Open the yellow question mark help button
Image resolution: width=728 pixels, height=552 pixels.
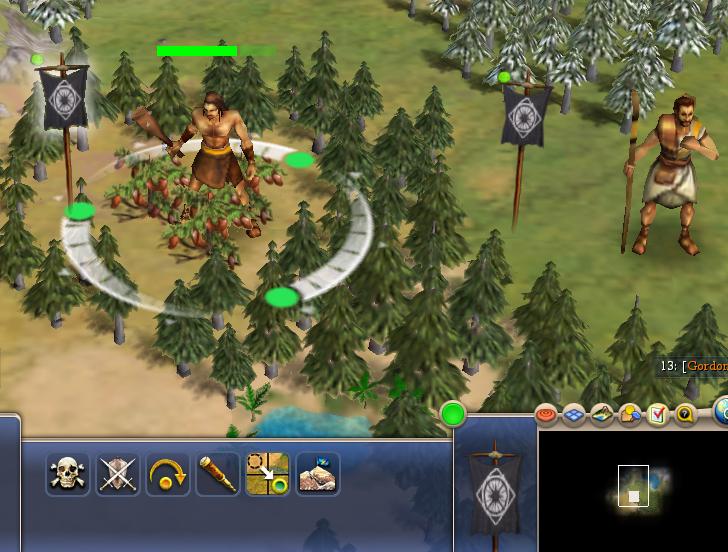tap(685, 414)
